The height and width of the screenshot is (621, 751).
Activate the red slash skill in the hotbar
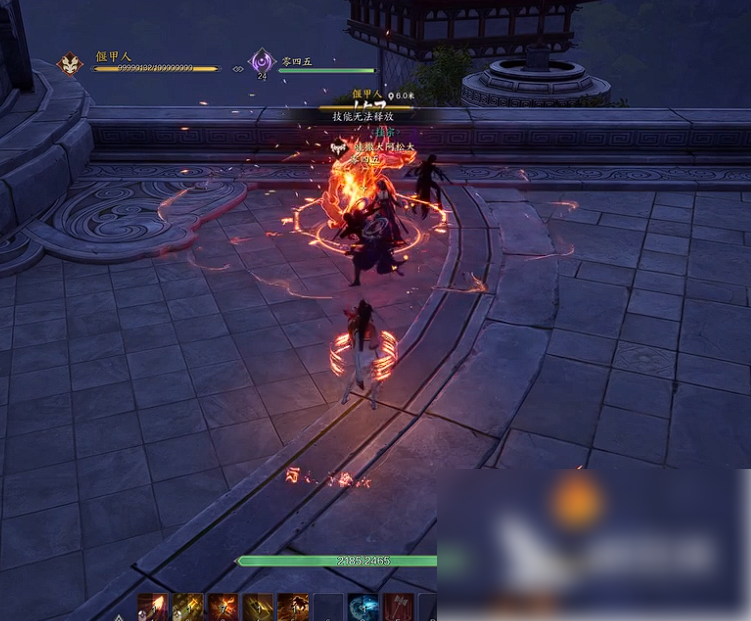pos(152,607)
